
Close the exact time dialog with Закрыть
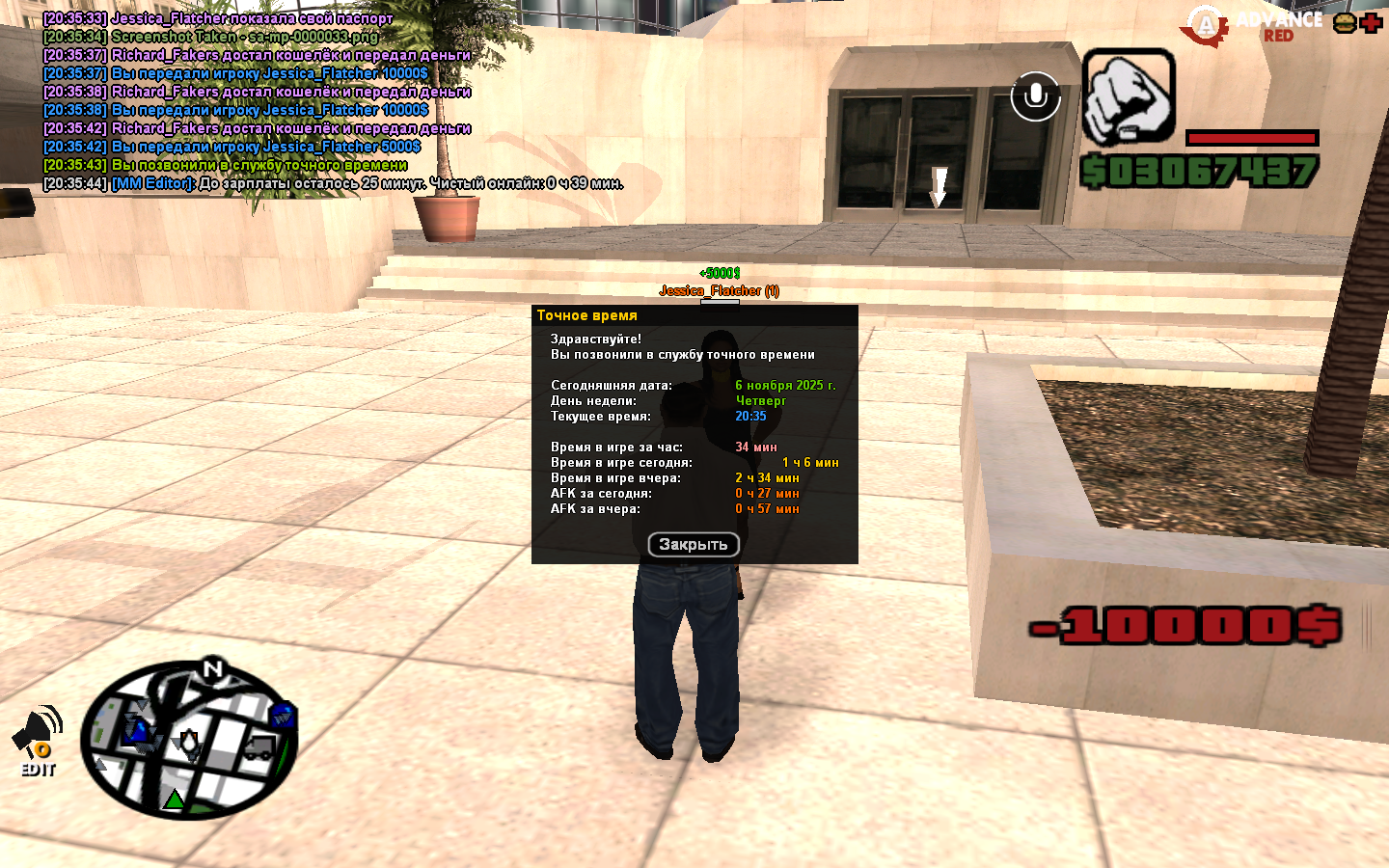pos(694,545)
